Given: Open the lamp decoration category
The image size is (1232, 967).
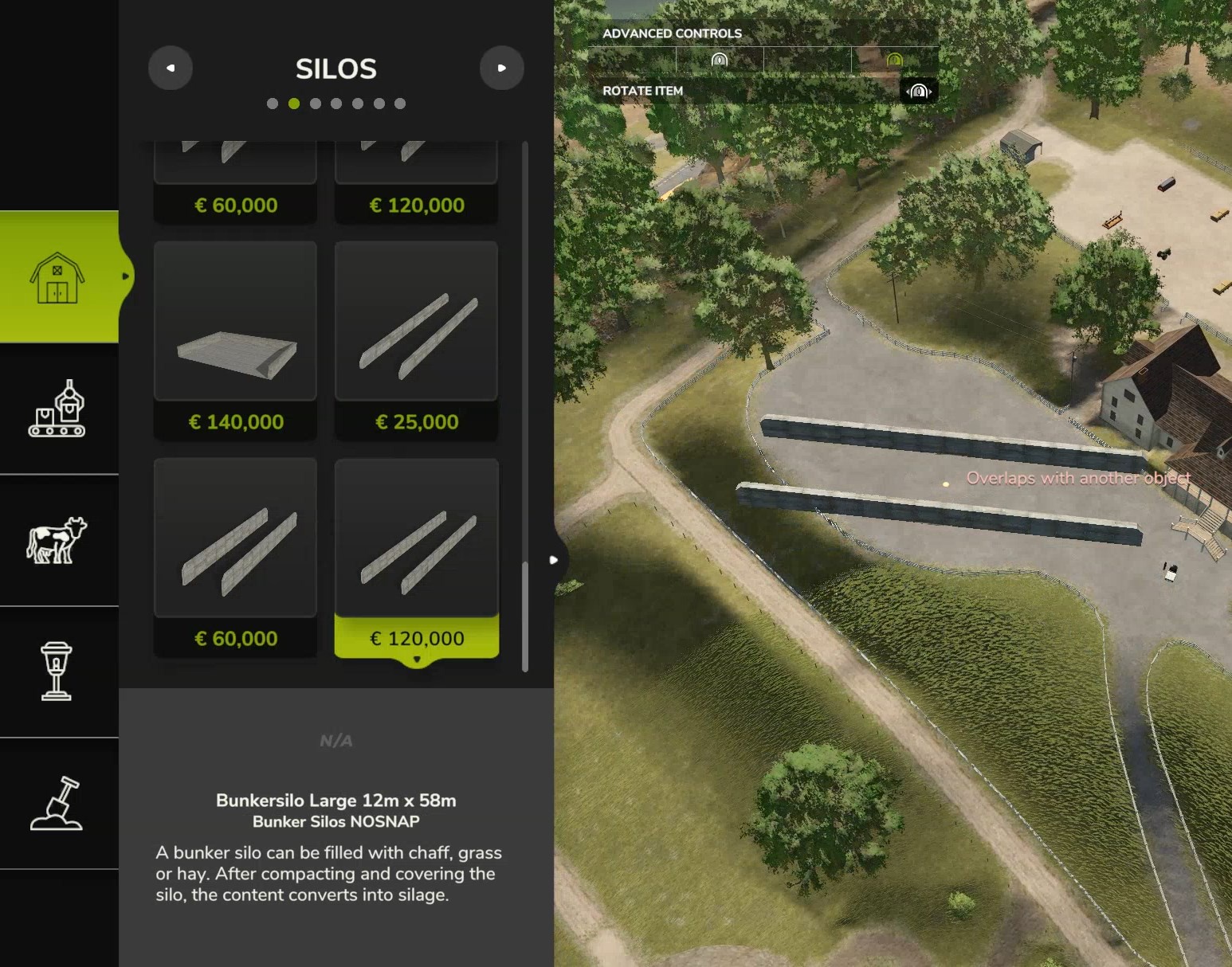Looking at the screenshot, I should click(x=57, y=671).
